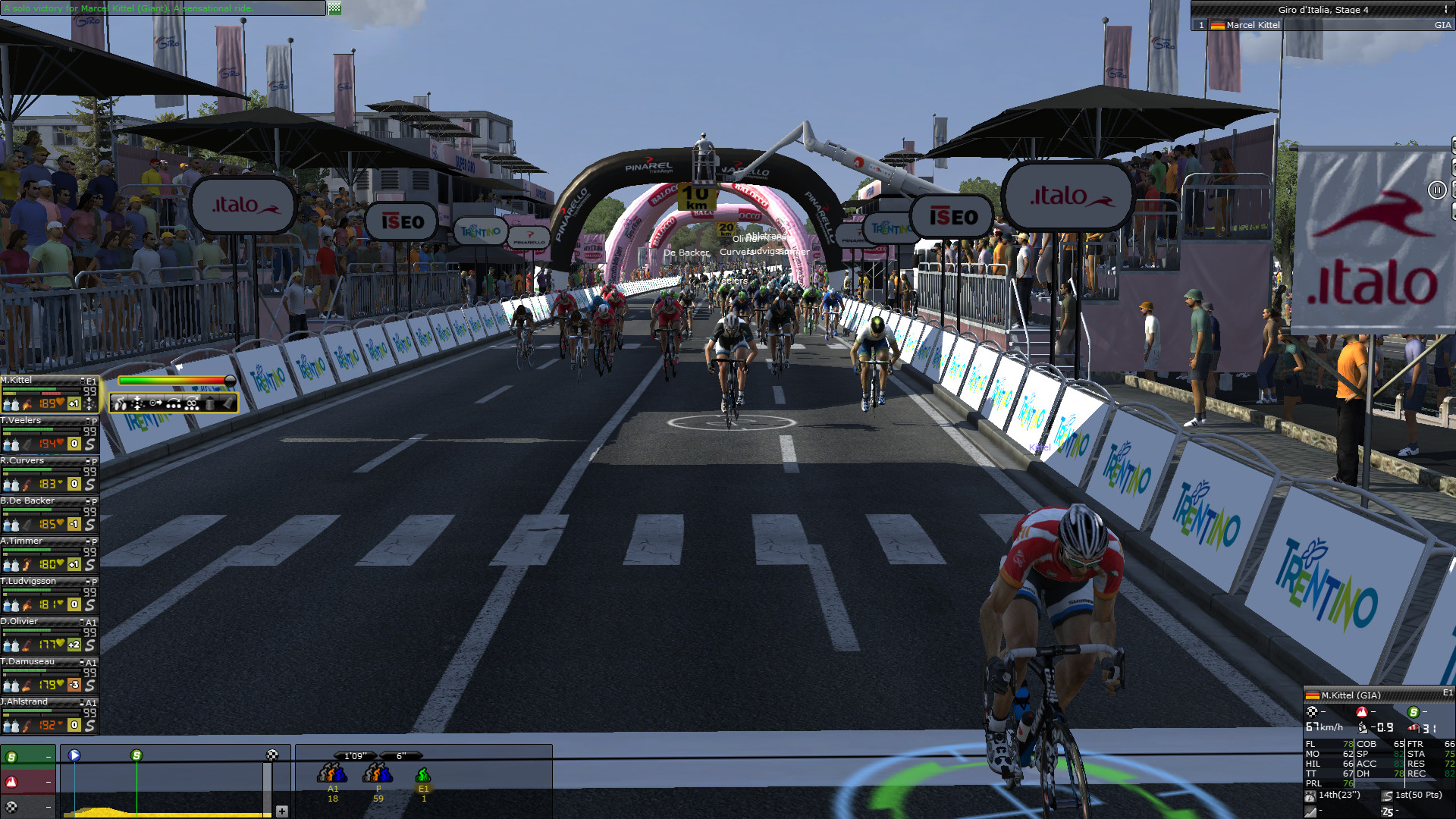Select the E1 leading group icon
The width and height of the screenshot is (1456, 819).
coord(423,775)
